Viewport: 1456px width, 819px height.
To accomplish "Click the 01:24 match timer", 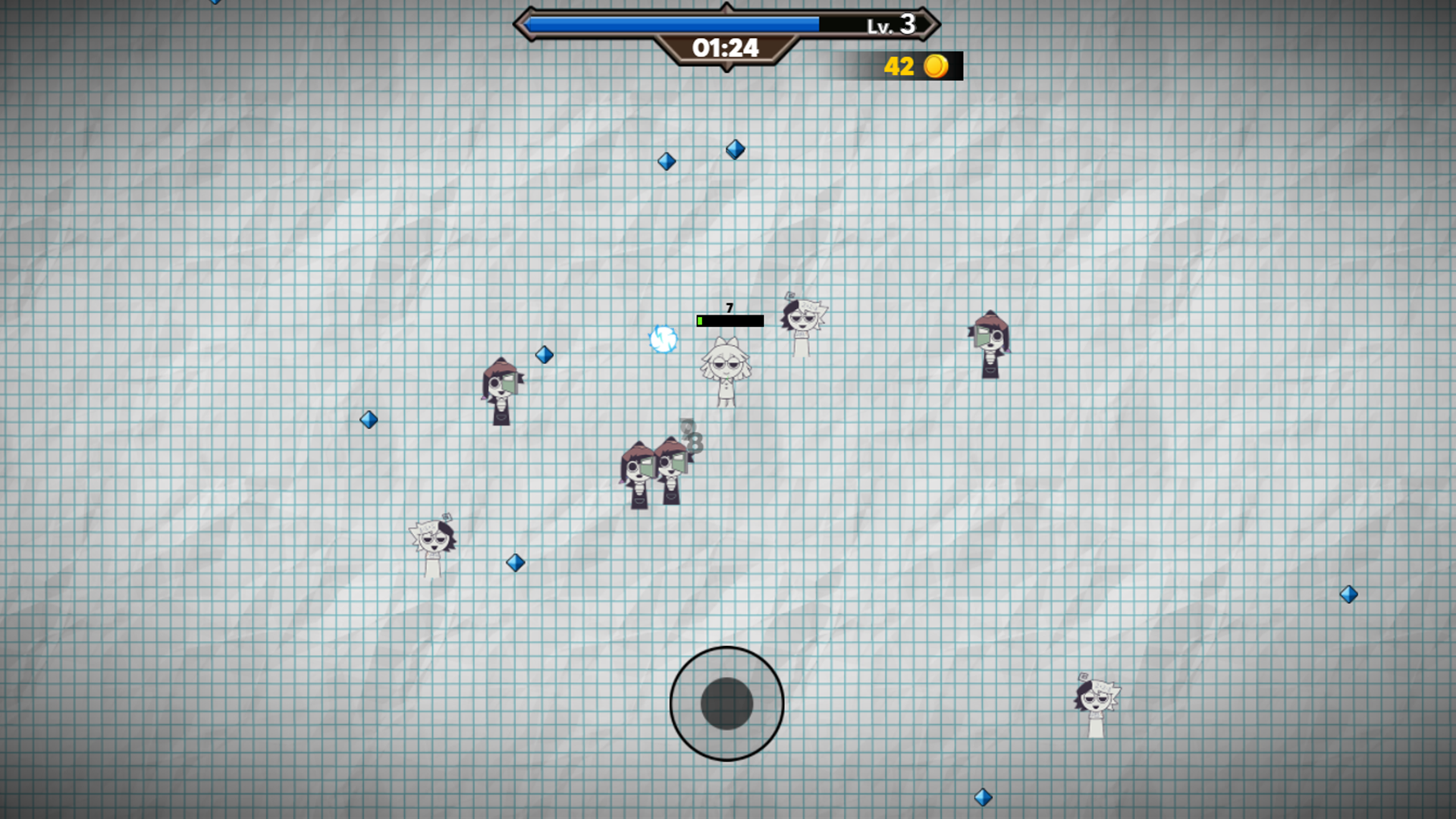I will pyautogui.click(x=726, y=49).
